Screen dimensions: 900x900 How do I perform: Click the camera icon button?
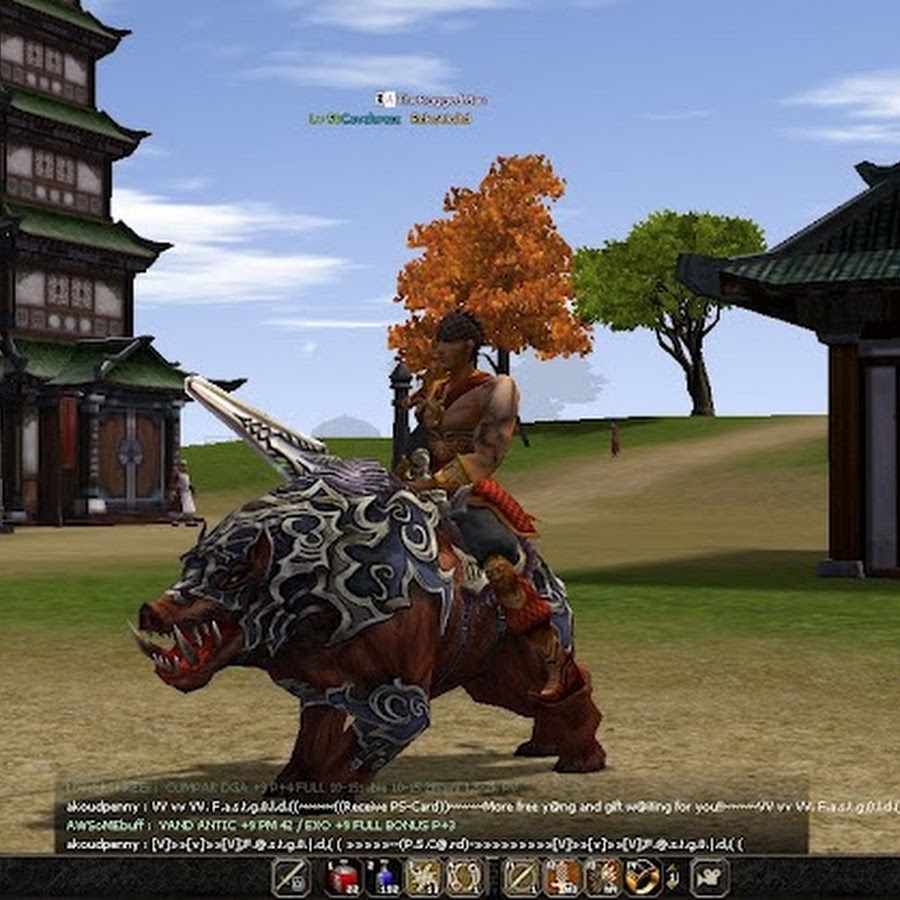click(708, 877)
